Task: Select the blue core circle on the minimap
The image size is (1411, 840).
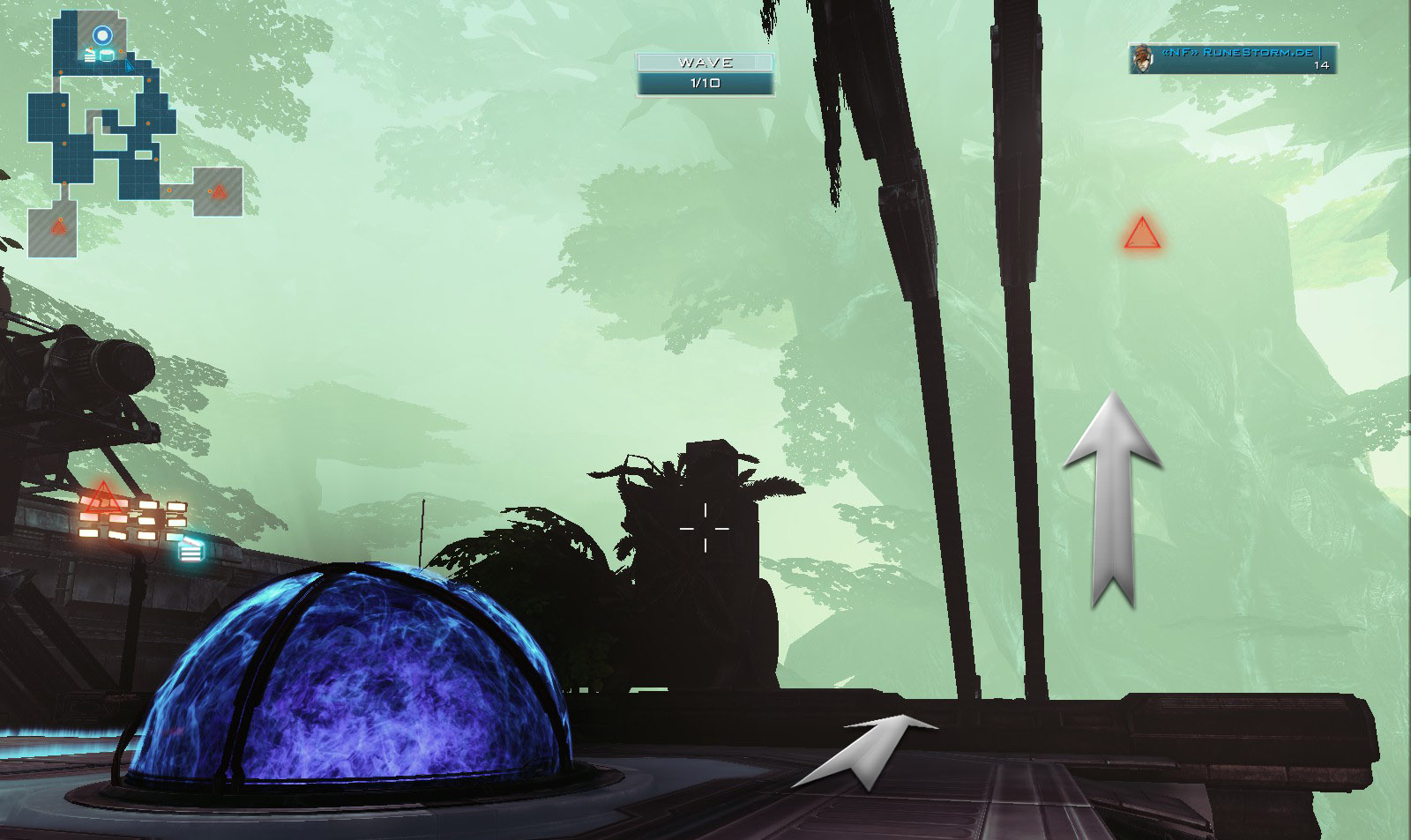Action: pyautogui.click(x=103, y=33)
